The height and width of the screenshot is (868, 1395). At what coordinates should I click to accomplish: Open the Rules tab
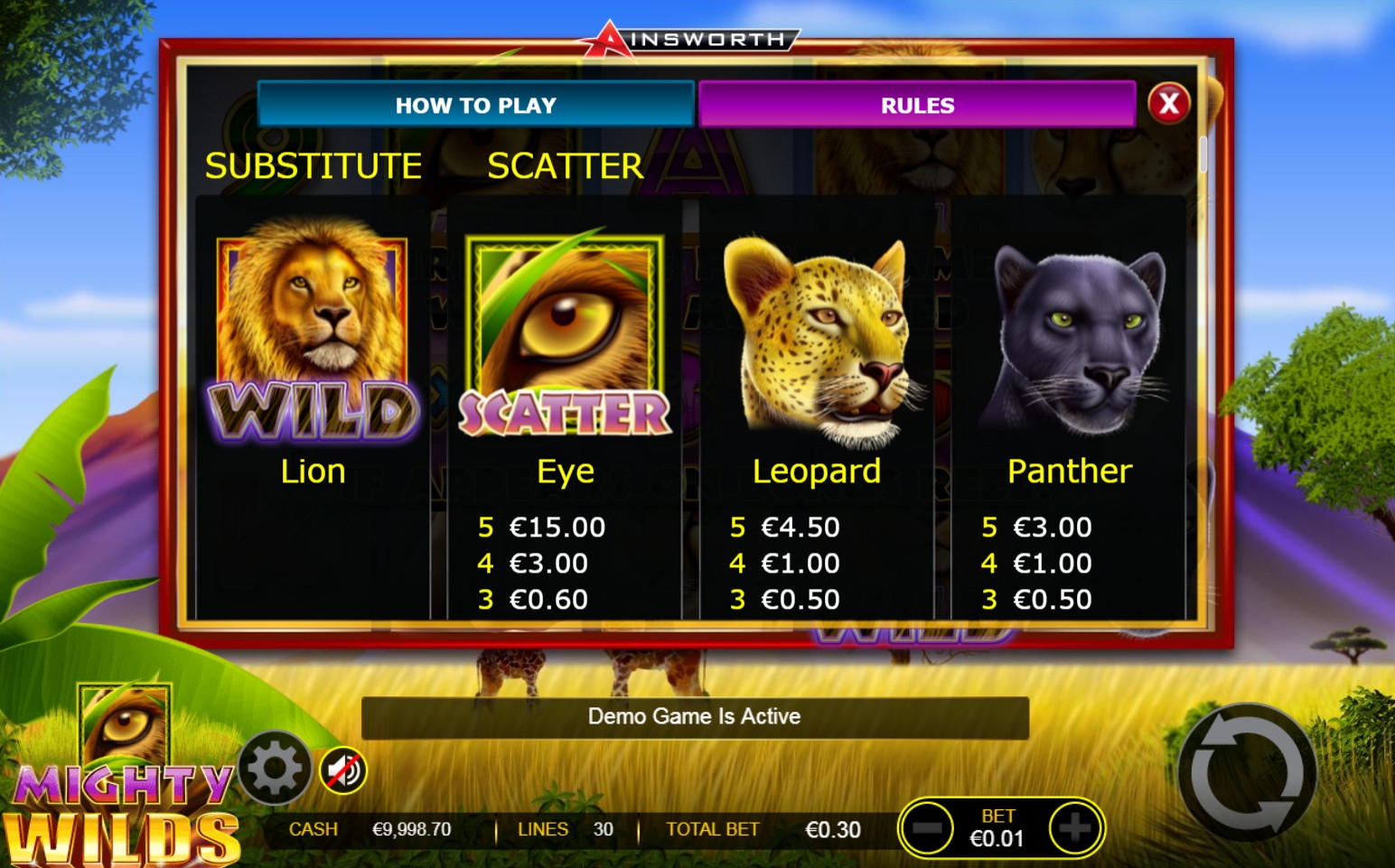click(917, 105)
